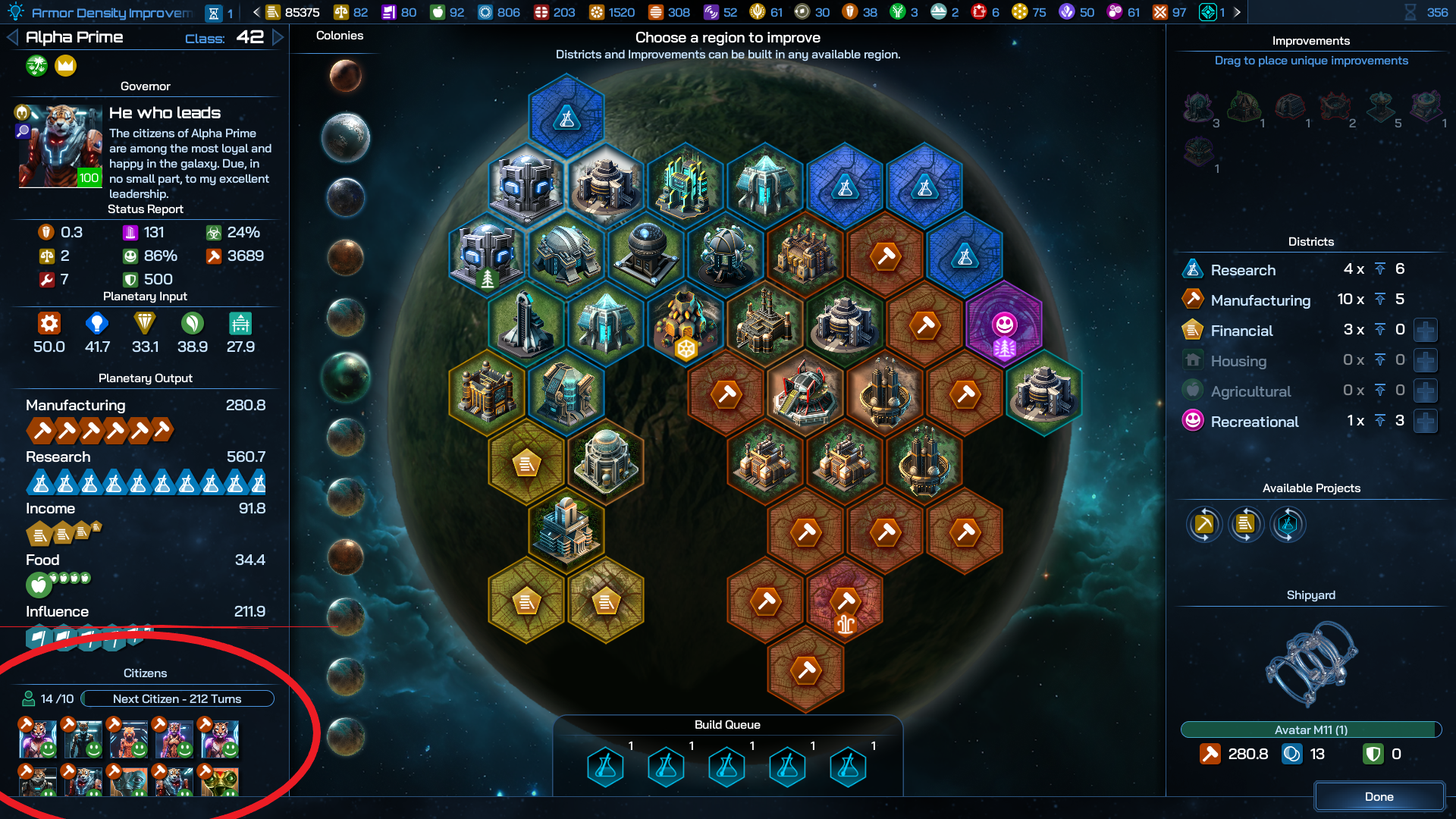Select the Research district row
Viewport: 1456px width, 819px height.
[1244, 270]
